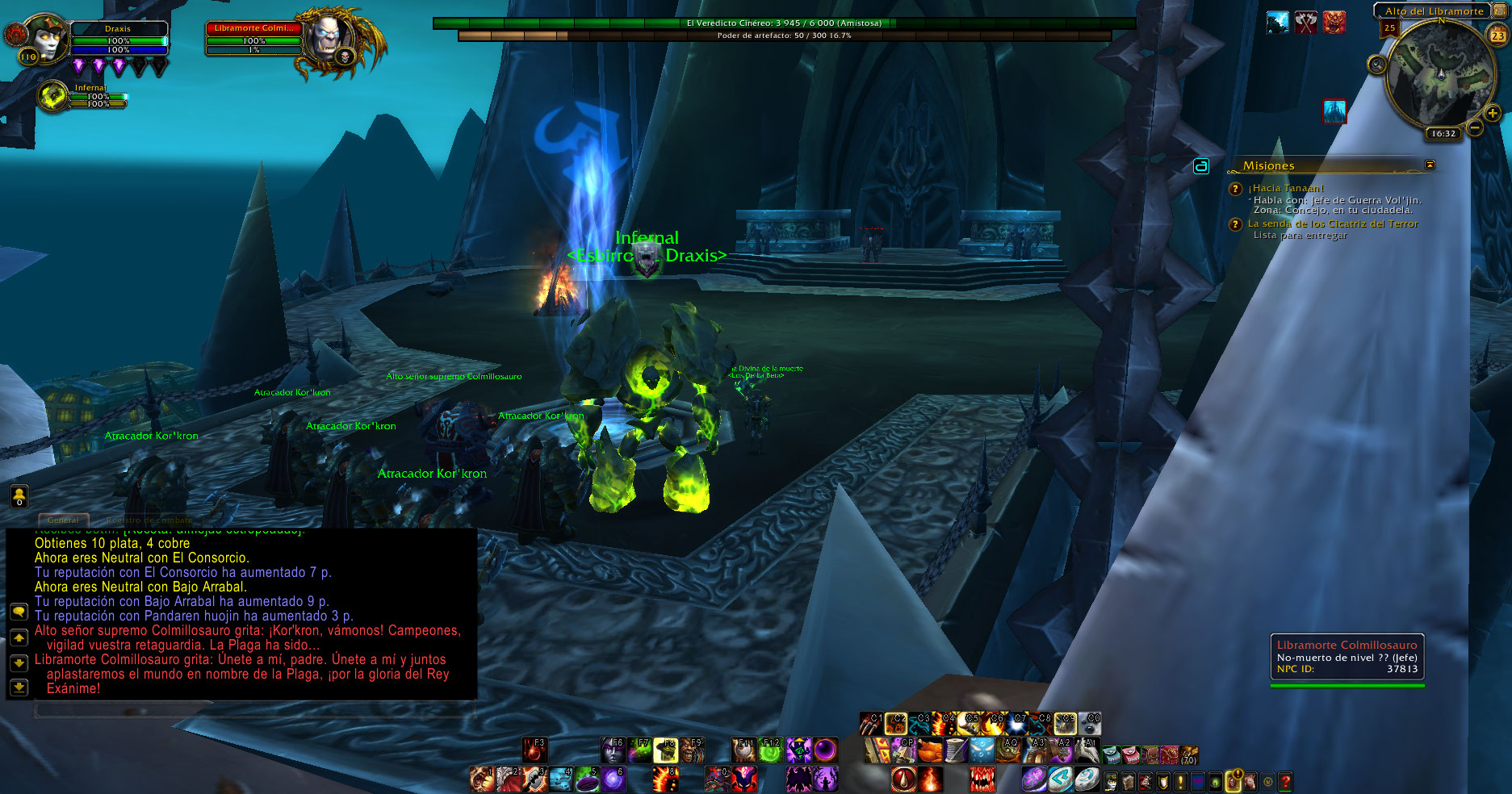Select the ¡Hacia Tanaan! quest entry
Image resolution: width=1512 pixels, height=794 pixels.
(1285, 188)
